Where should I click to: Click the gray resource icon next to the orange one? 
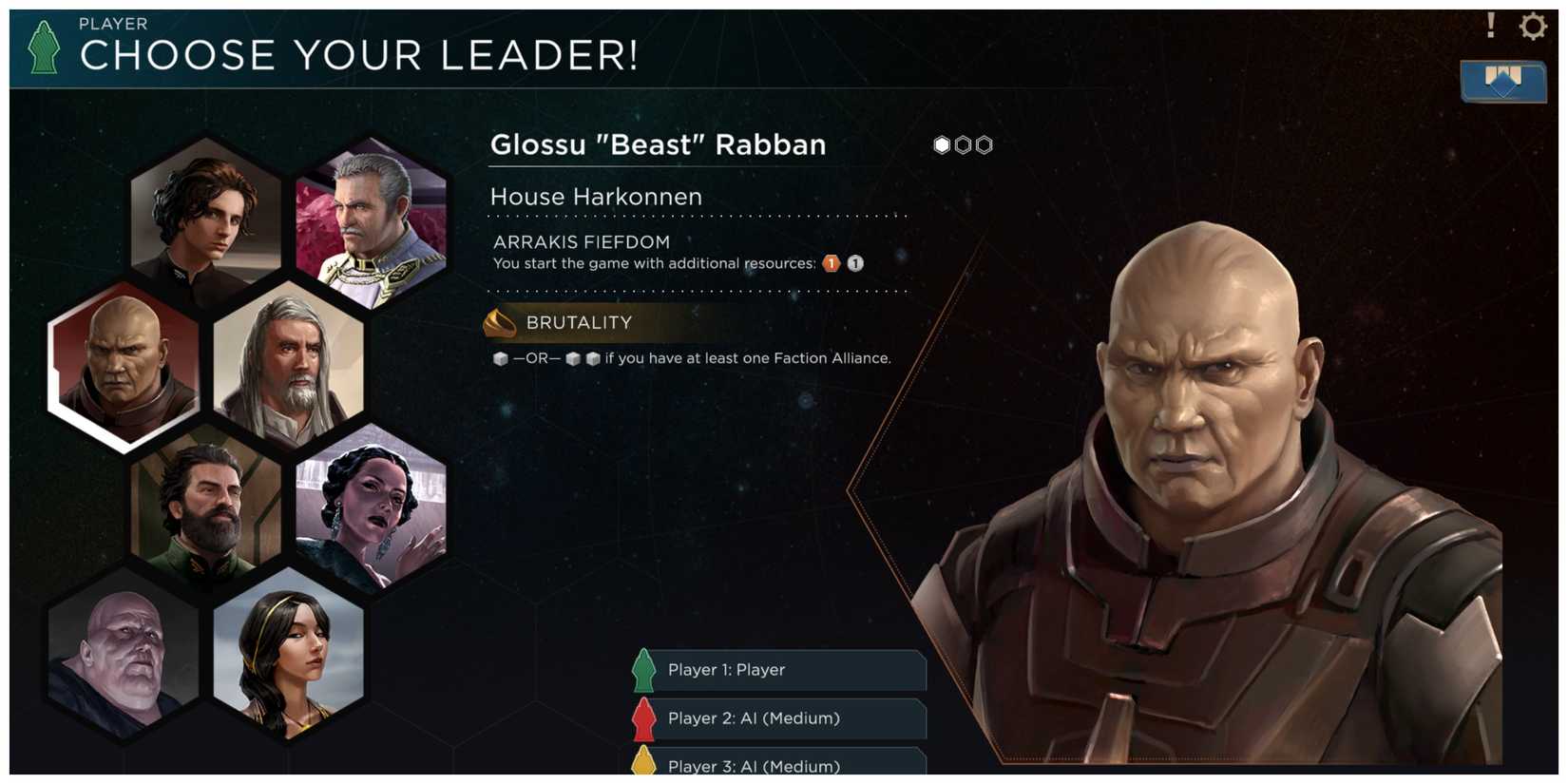coord(853,263)
